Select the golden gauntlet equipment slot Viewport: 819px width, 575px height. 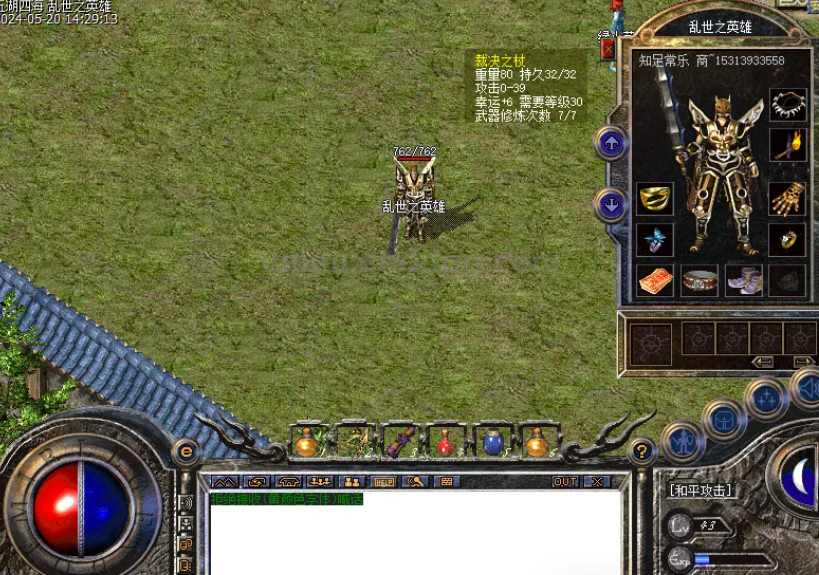coord(788,198)
